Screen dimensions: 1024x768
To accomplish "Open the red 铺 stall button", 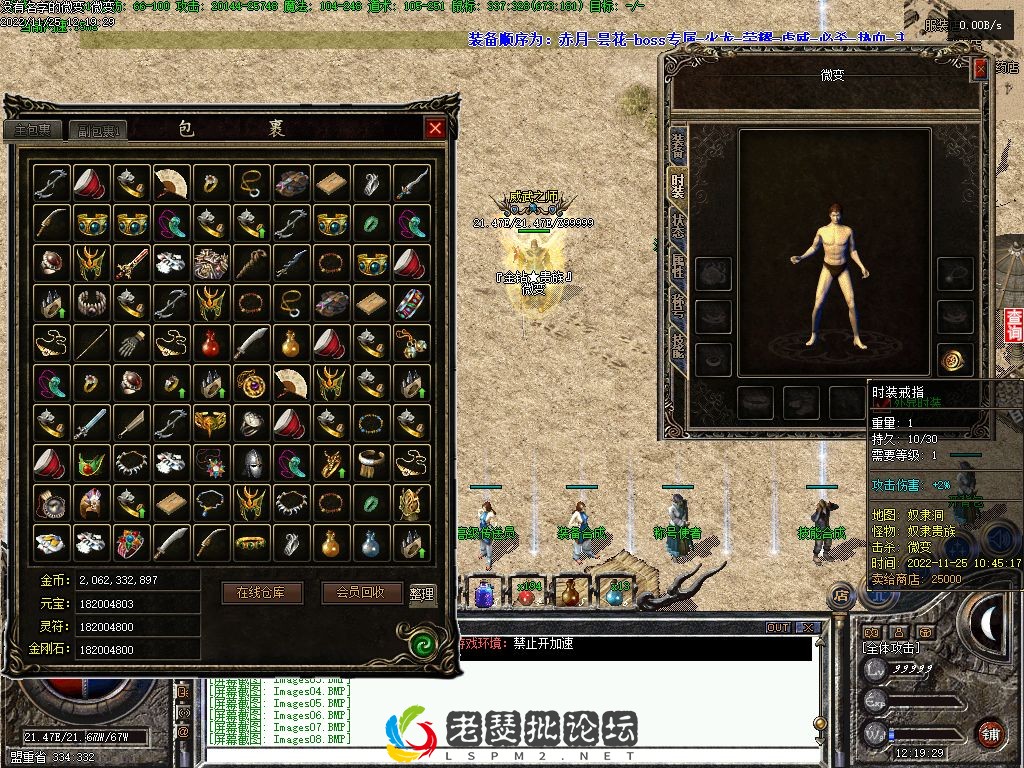I will pyautogui.click(x=990, y=732).
